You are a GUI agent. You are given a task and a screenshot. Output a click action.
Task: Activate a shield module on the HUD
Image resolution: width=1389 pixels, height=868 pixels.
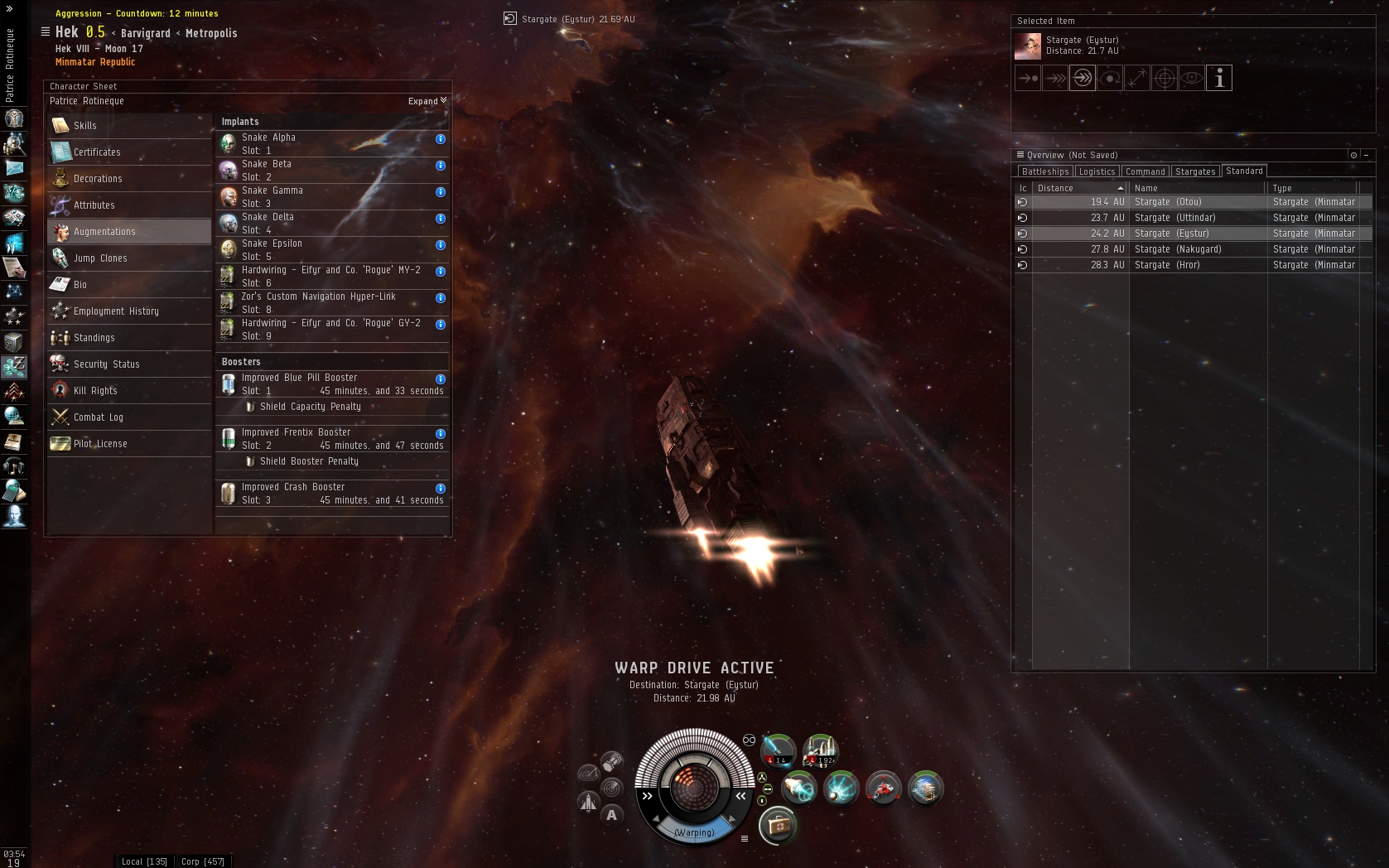pyautogui.click(x=798, y=788)
